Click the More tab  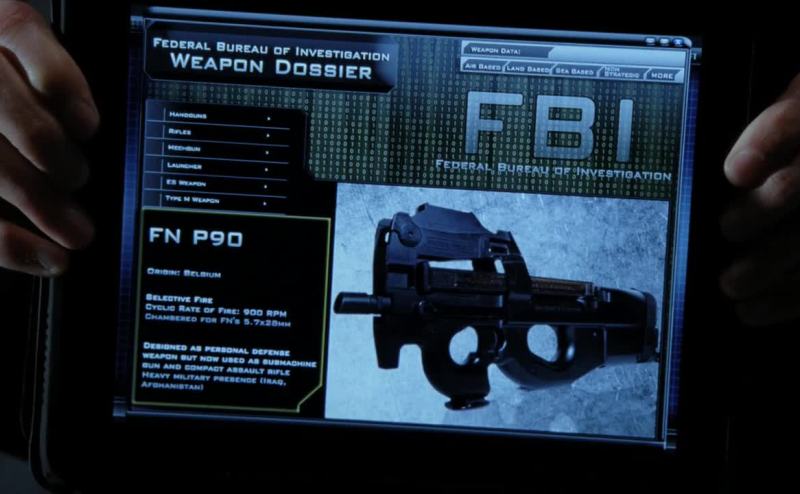tap(662, 74)
